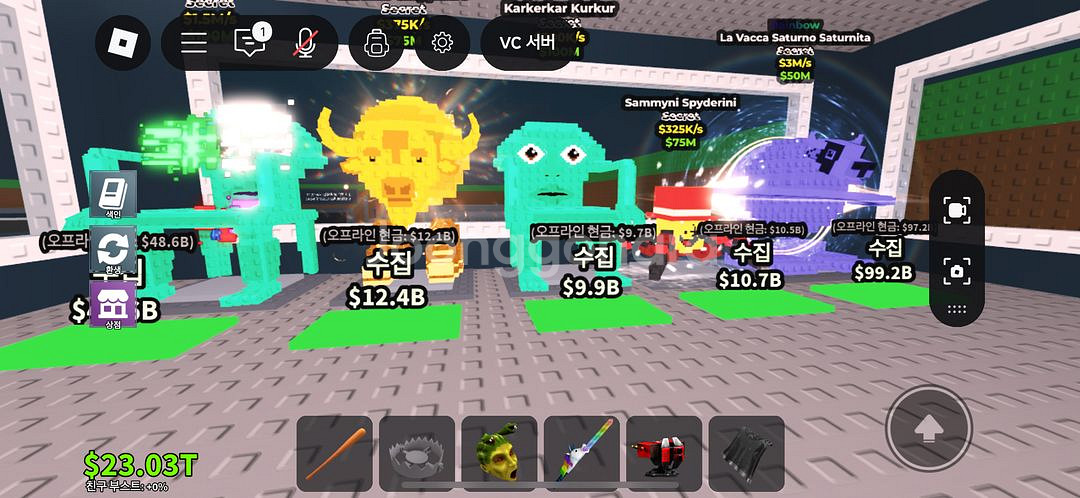Open the chat with one notification

click(248, 42)
